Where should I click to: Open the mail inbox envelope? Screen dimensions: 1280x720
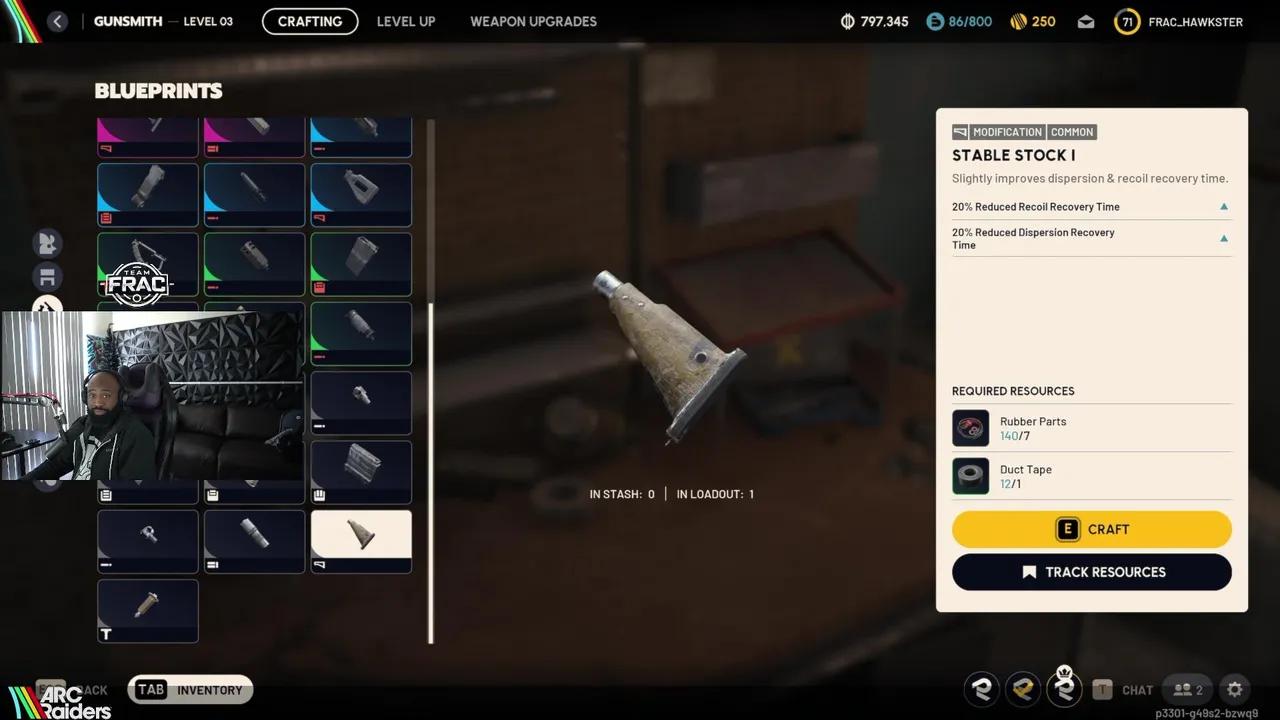pyautogui.click(x=1086, y=22)
